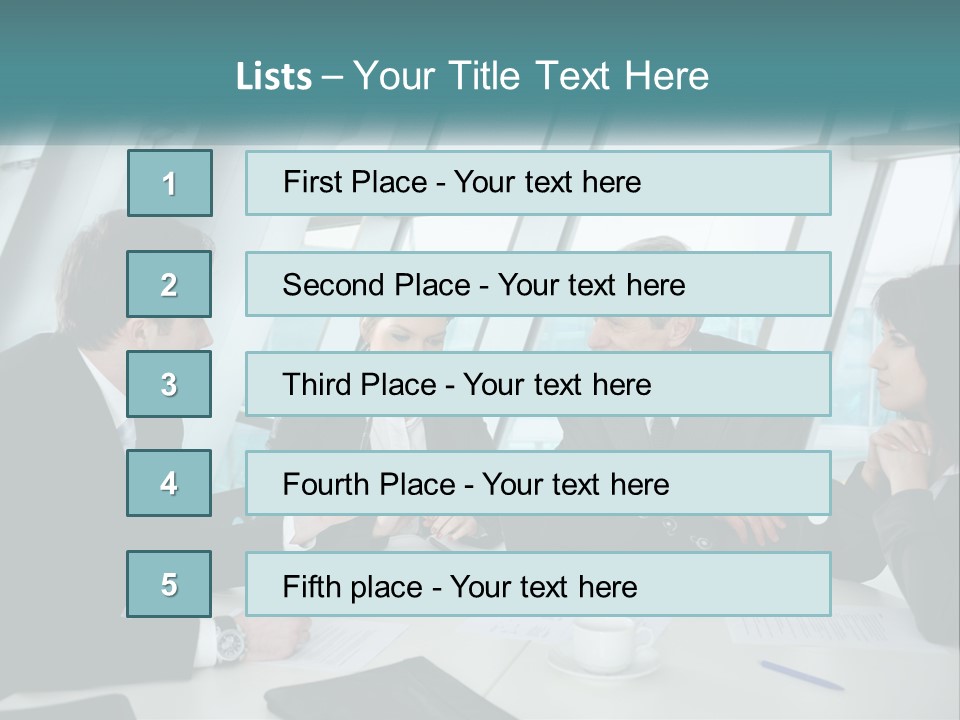Click the Fifth place text bar
960x720 pixels.
(x=538, y=584)
